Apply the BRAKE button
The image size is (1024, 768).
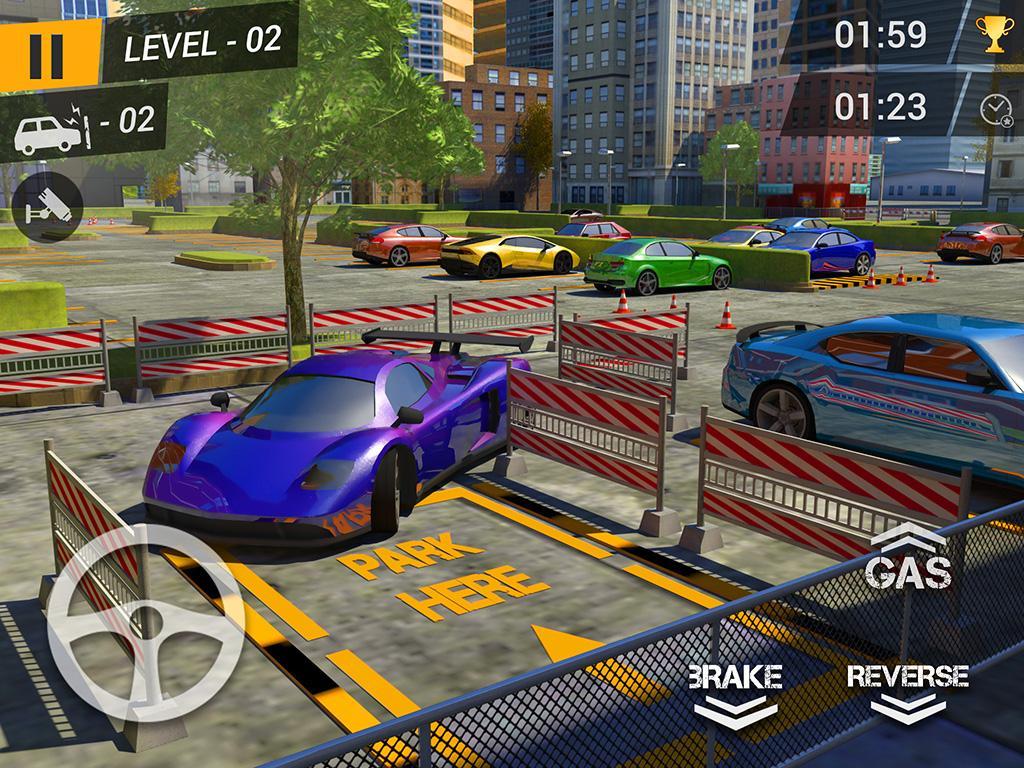click(x=735, y=691)
